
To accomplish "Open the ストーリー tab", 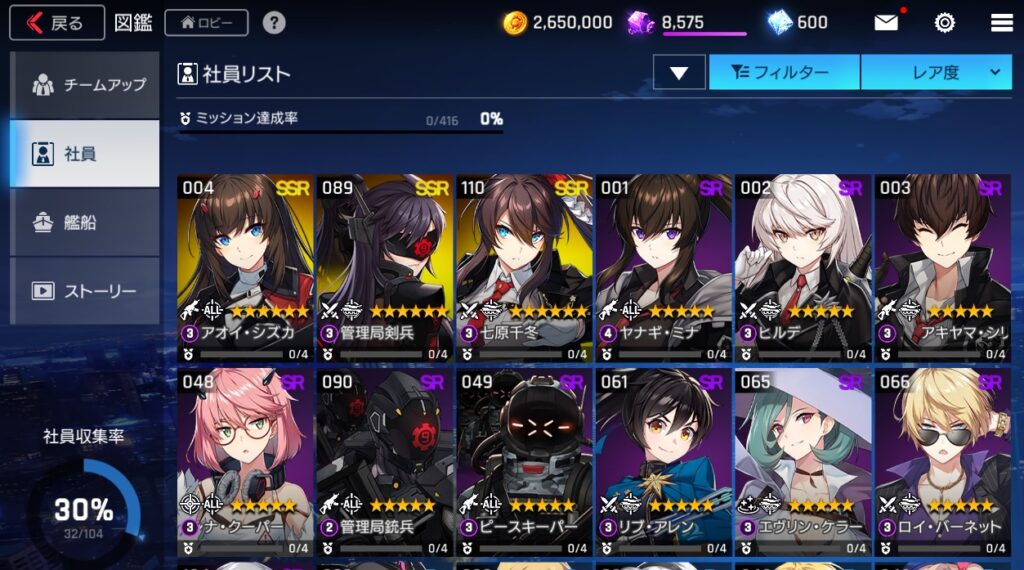I will coord(85,291).
